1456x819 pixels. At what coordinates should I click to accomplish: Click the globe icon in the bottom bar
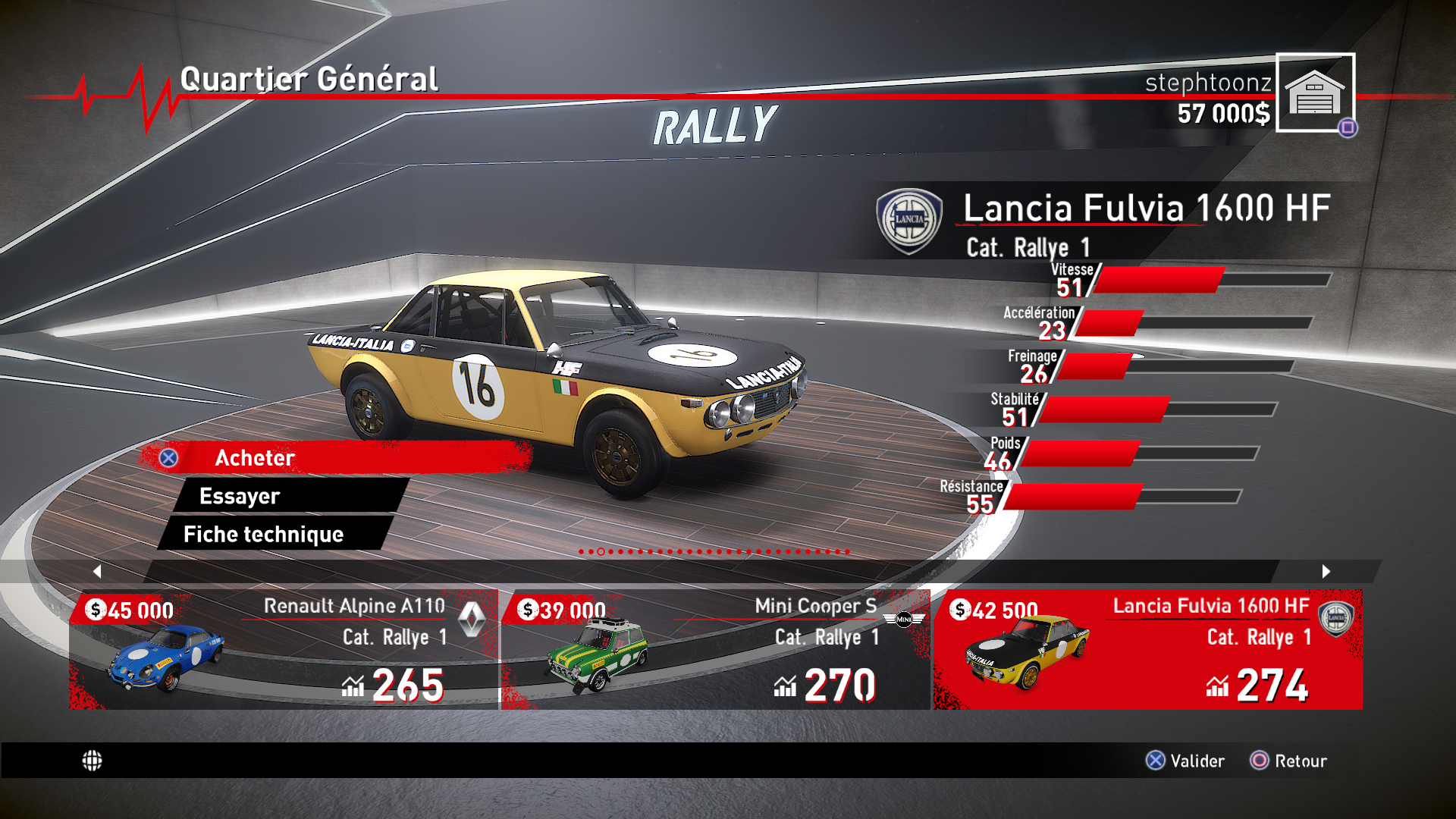[92, 761]
